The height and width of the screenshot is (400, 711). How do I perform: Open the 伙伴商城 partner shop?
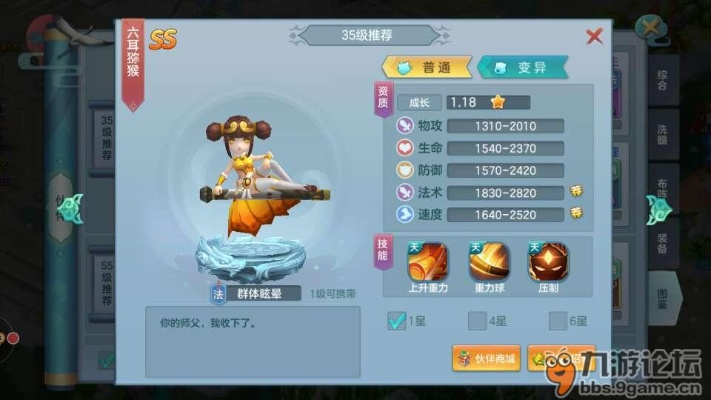(x=487, y=358)
